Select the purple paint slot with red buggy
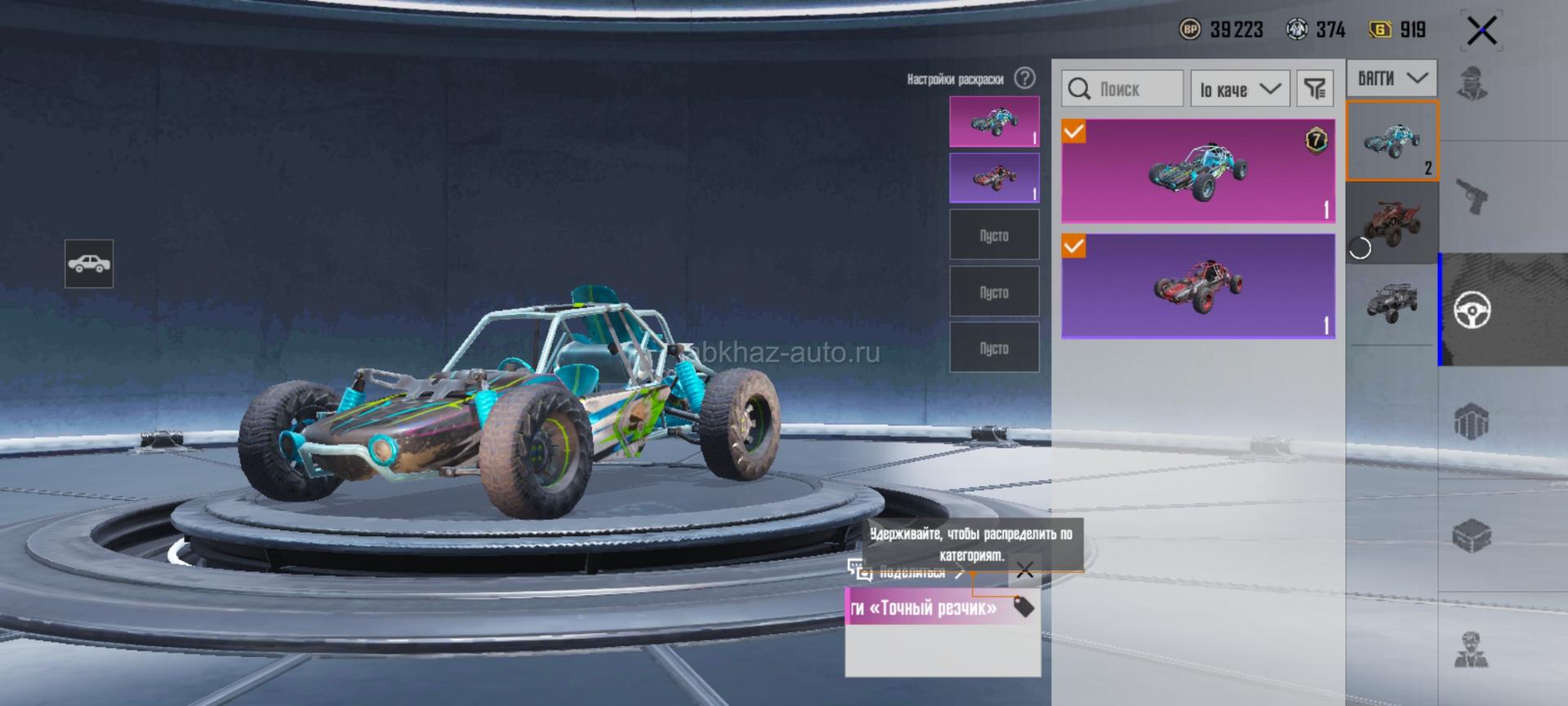This screenshot has height=706, width=1568. pyautogui.click(x=994, y=178)
